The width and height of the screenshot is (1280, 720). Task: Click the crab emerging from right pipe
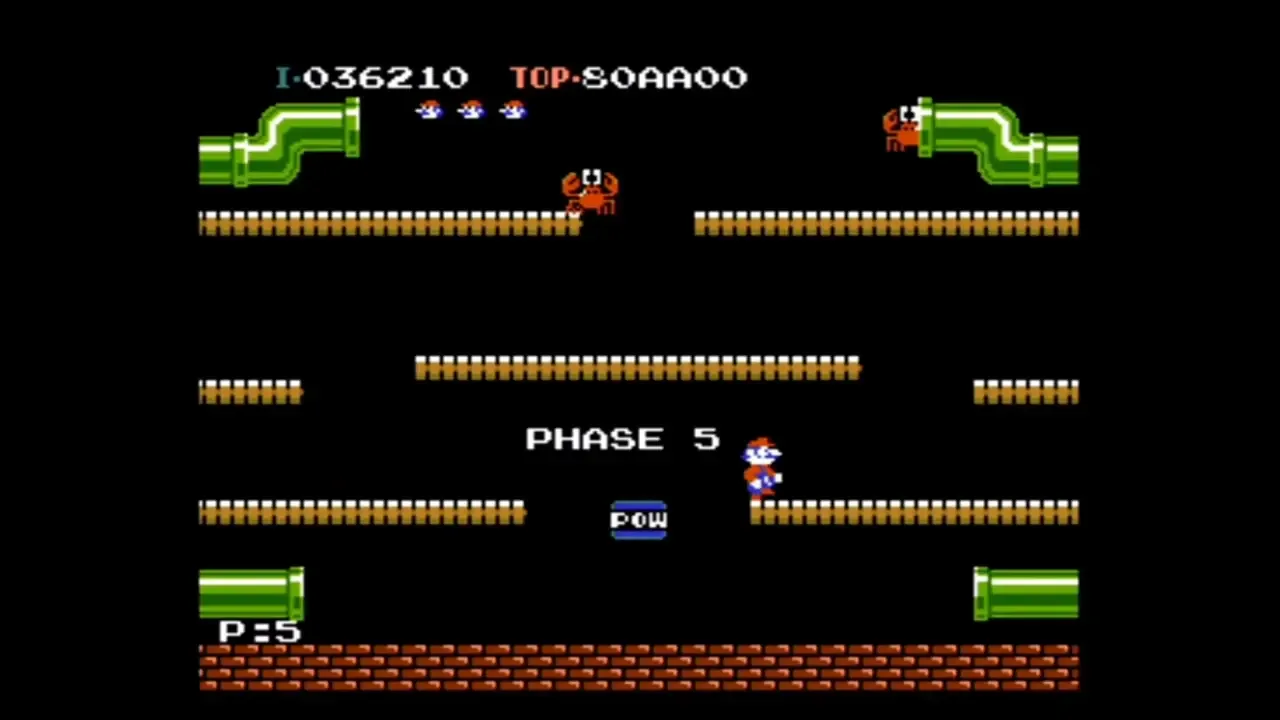click(903, 125)
